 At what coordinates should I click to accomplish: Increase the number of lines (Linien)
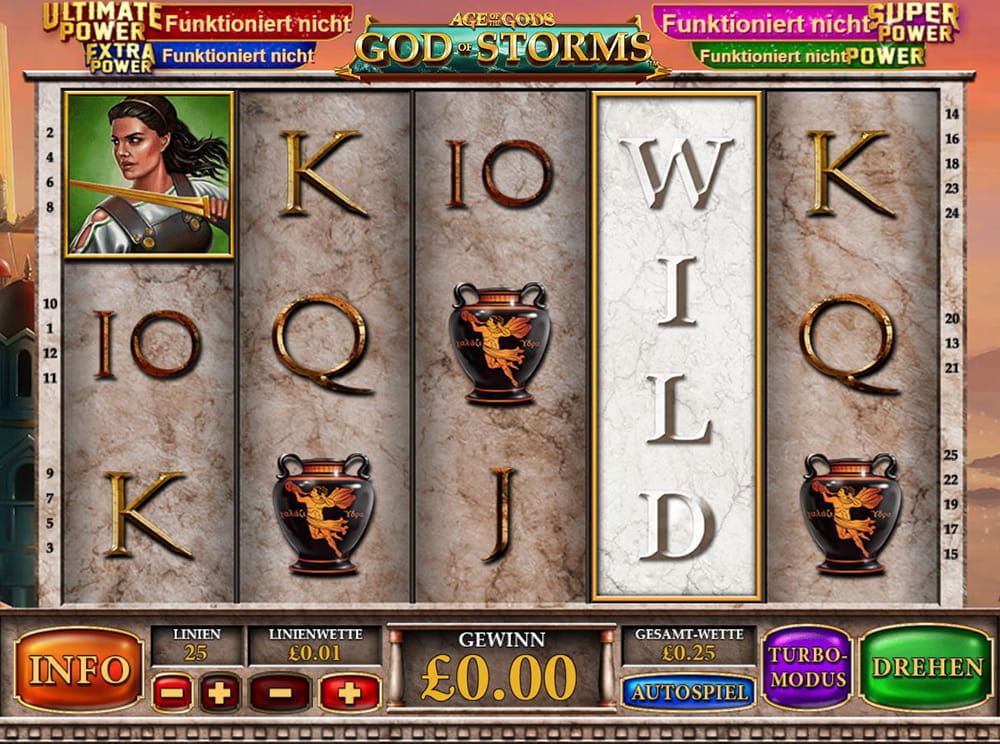220,692
